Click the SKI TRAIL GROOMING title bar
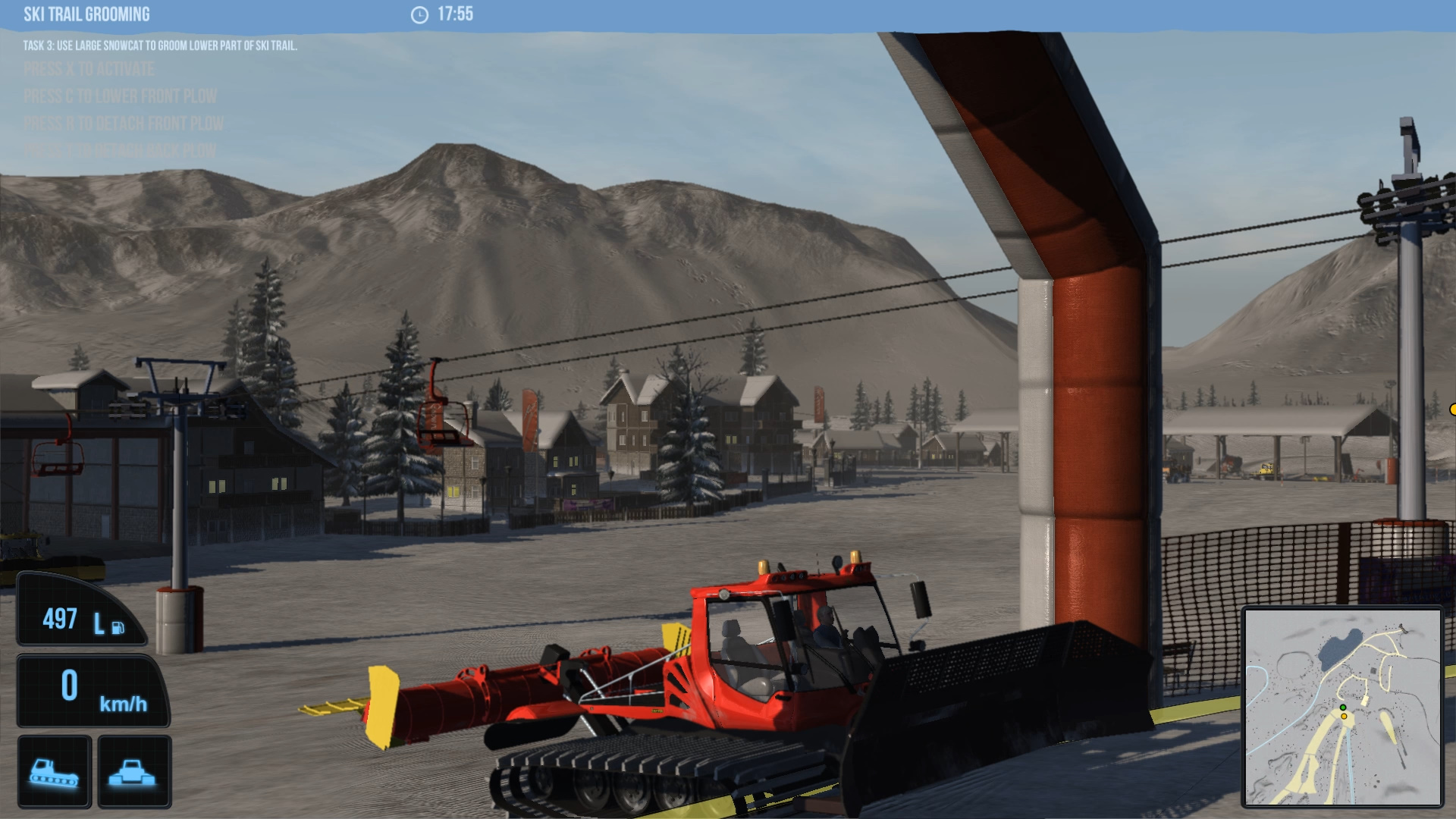 tap(86, 14)
